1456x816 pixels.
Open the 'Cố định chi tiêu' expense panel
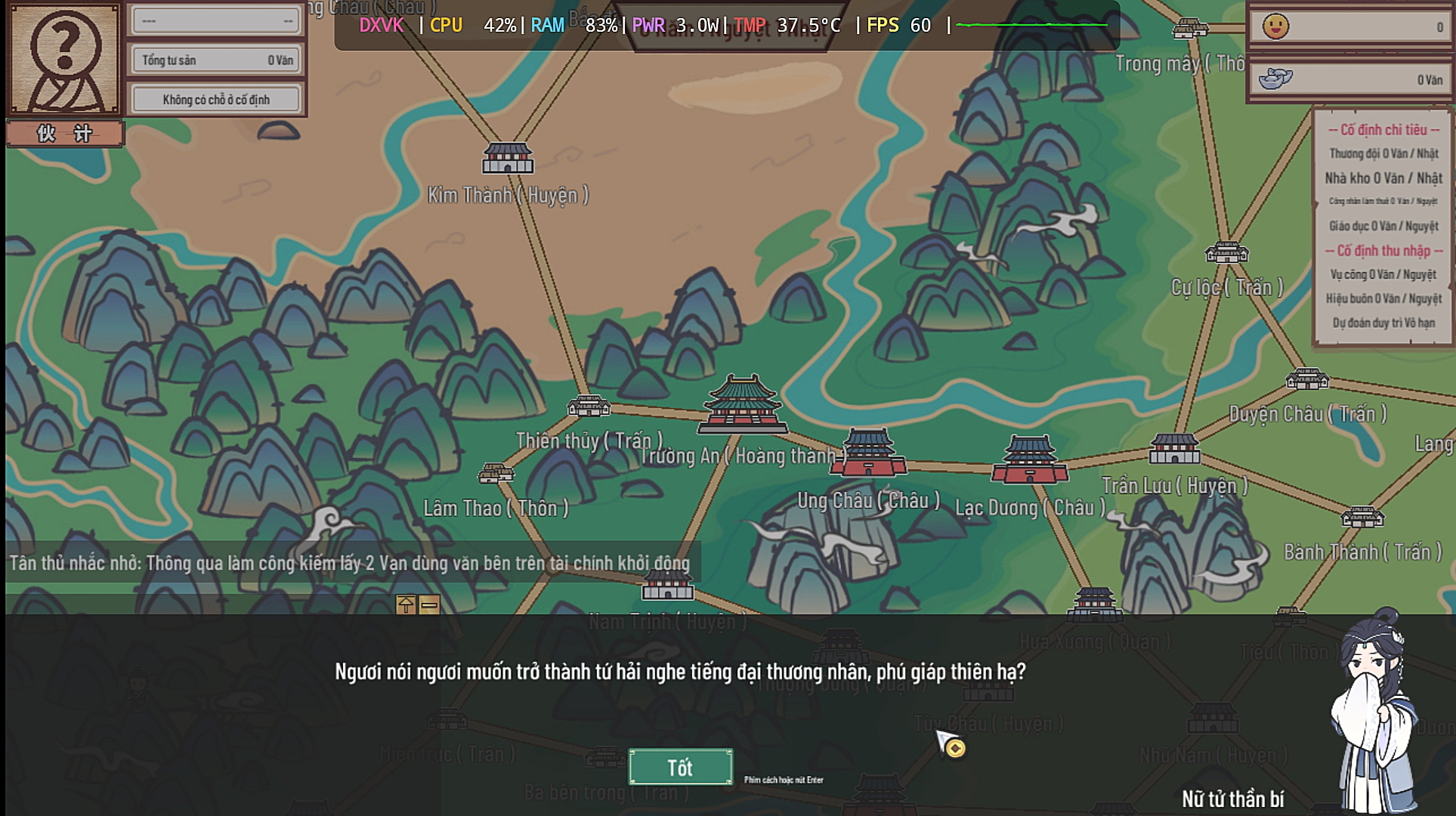[1383, 130]
